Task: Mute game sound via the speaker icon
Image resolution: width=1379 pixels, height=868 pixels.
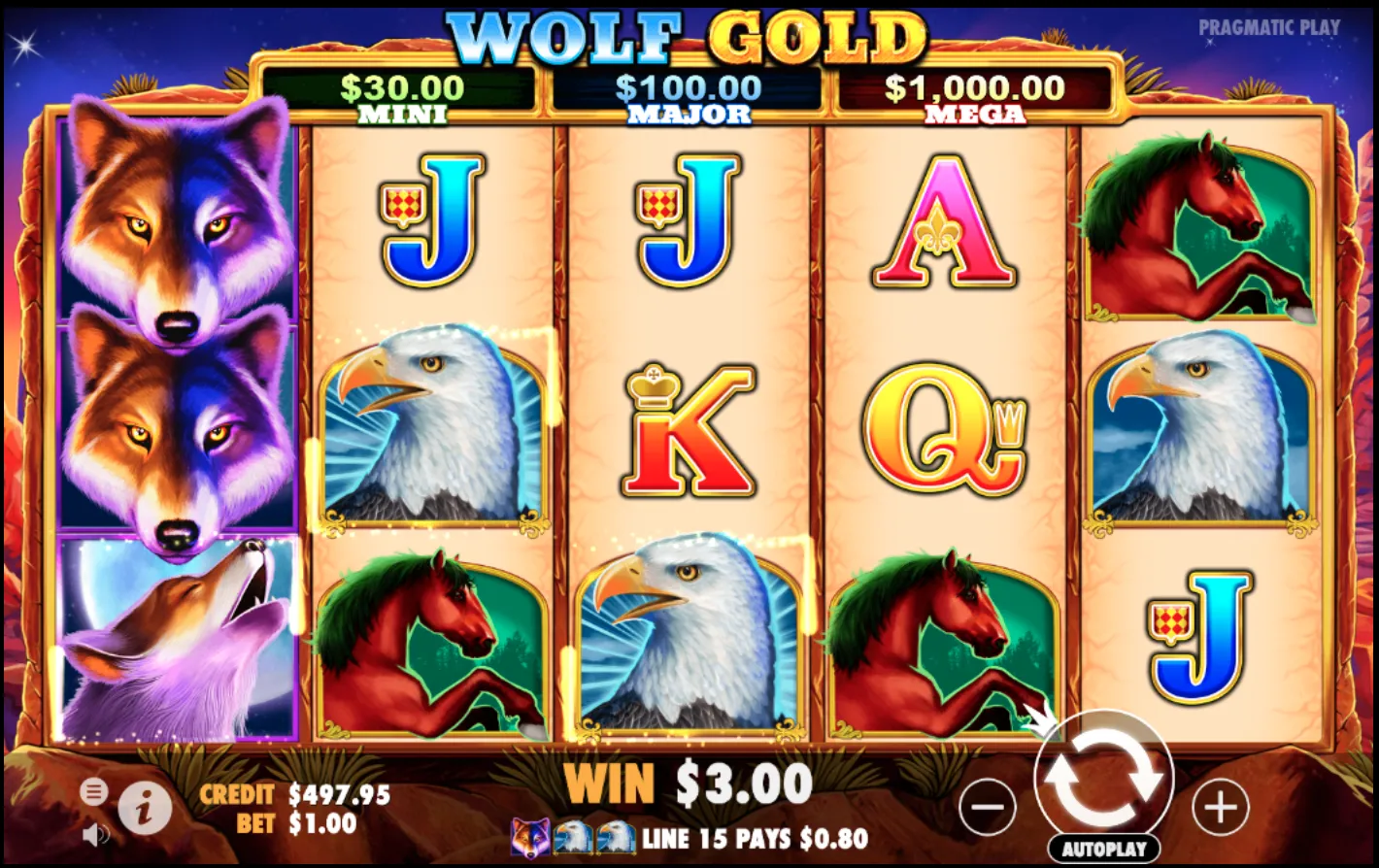Action: click(x=94, y=835)
